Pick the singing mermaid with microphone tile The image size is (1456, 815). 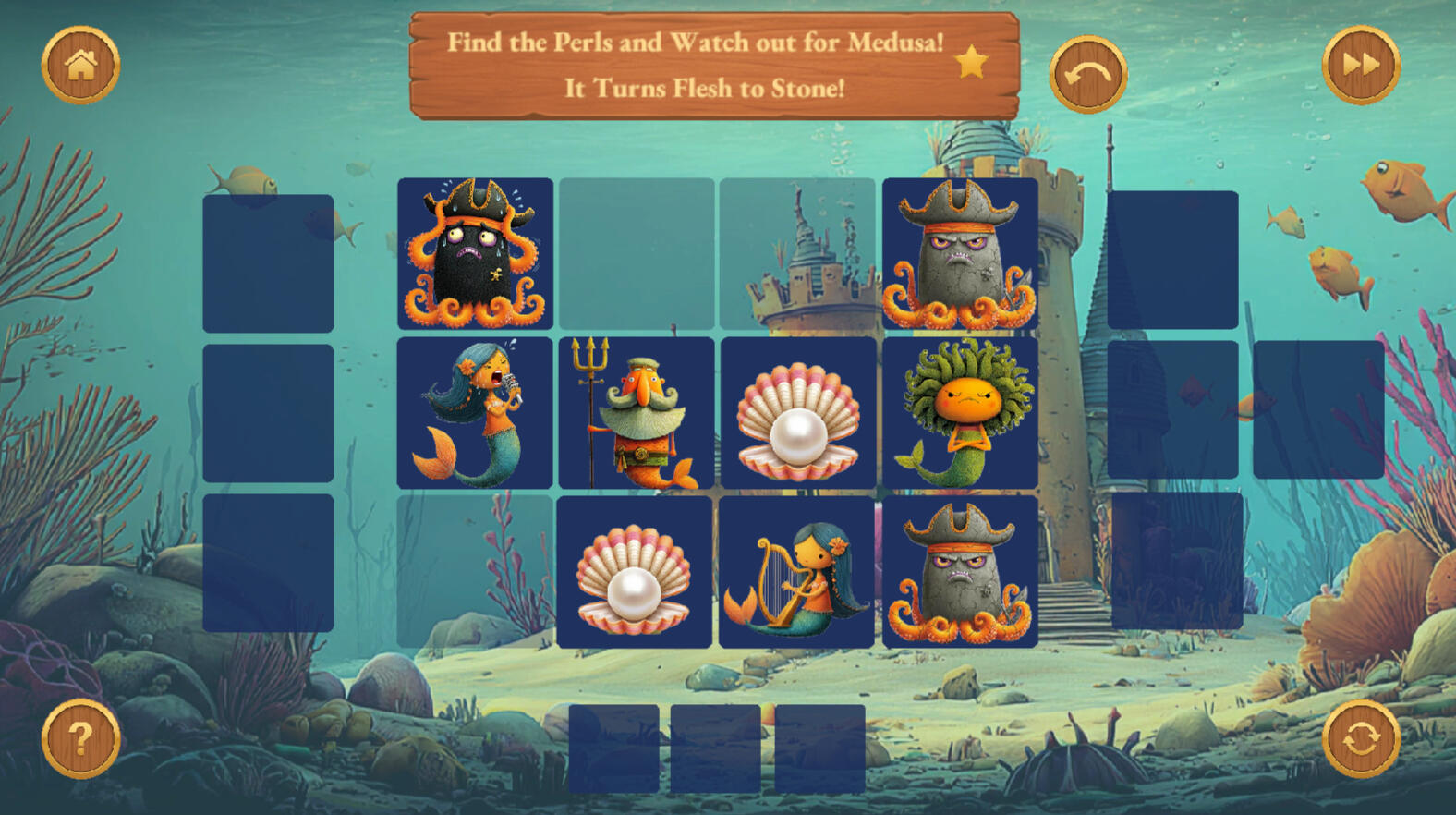[475, 412]
